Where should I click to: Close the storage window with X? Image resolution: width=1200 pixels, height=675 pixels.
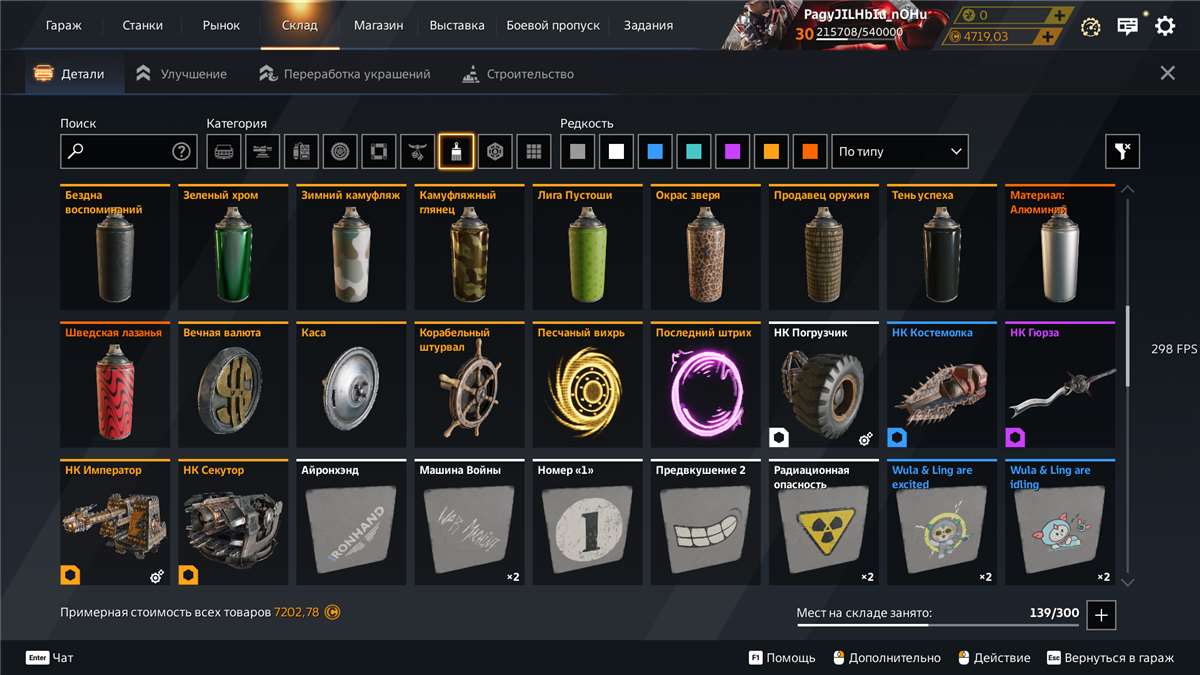coord(1167,73)
